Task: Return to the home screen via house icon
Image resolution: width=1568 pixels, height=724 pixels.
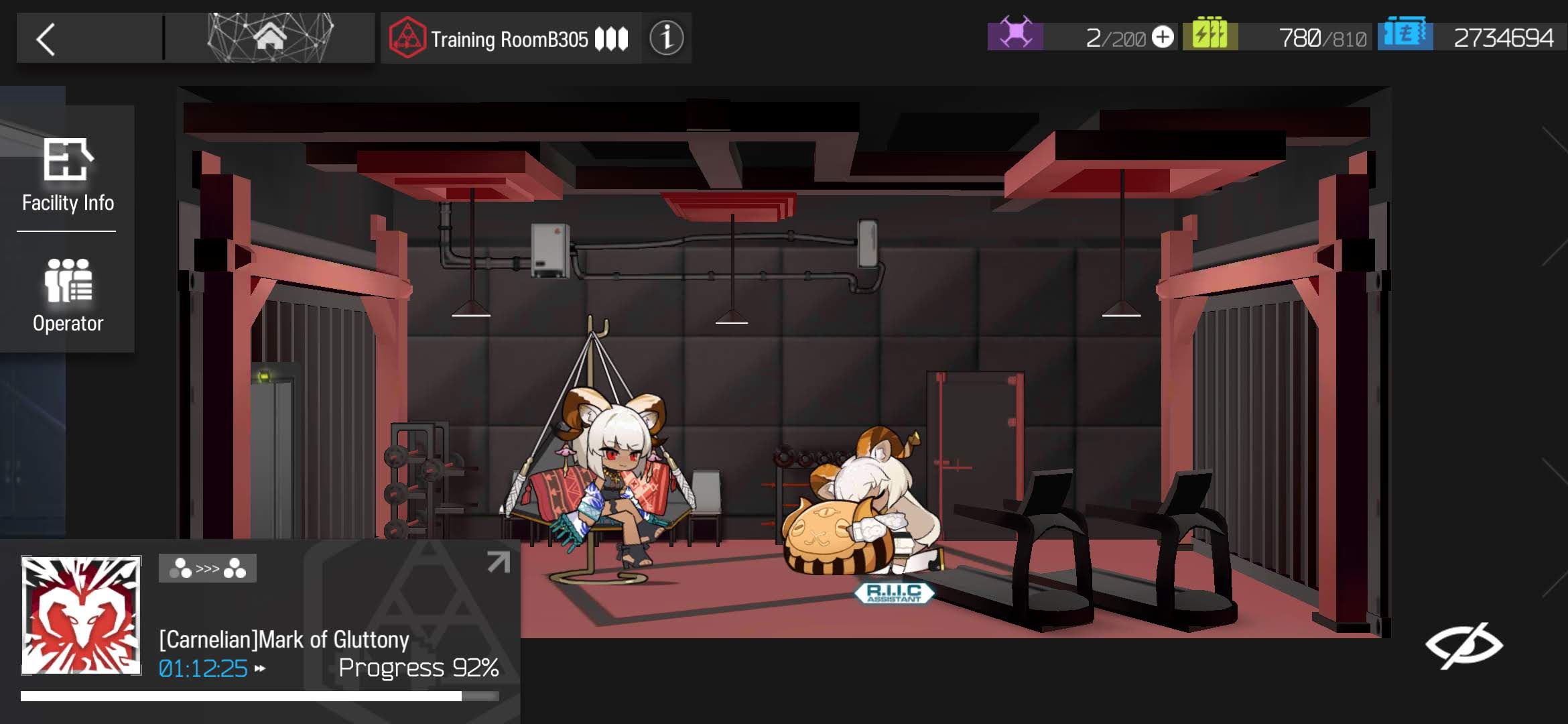Action: 270,38
